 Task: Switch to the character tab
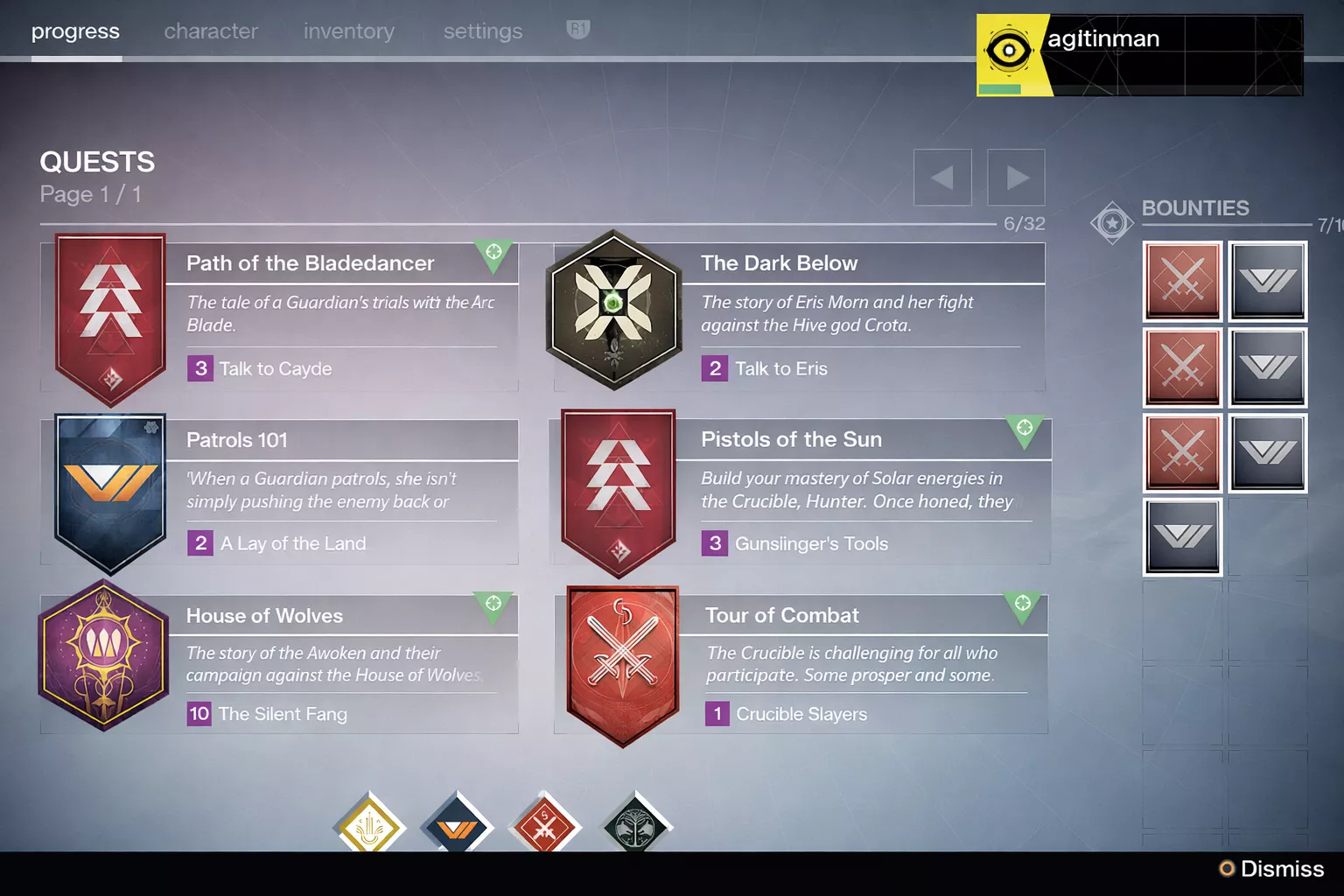211,31
